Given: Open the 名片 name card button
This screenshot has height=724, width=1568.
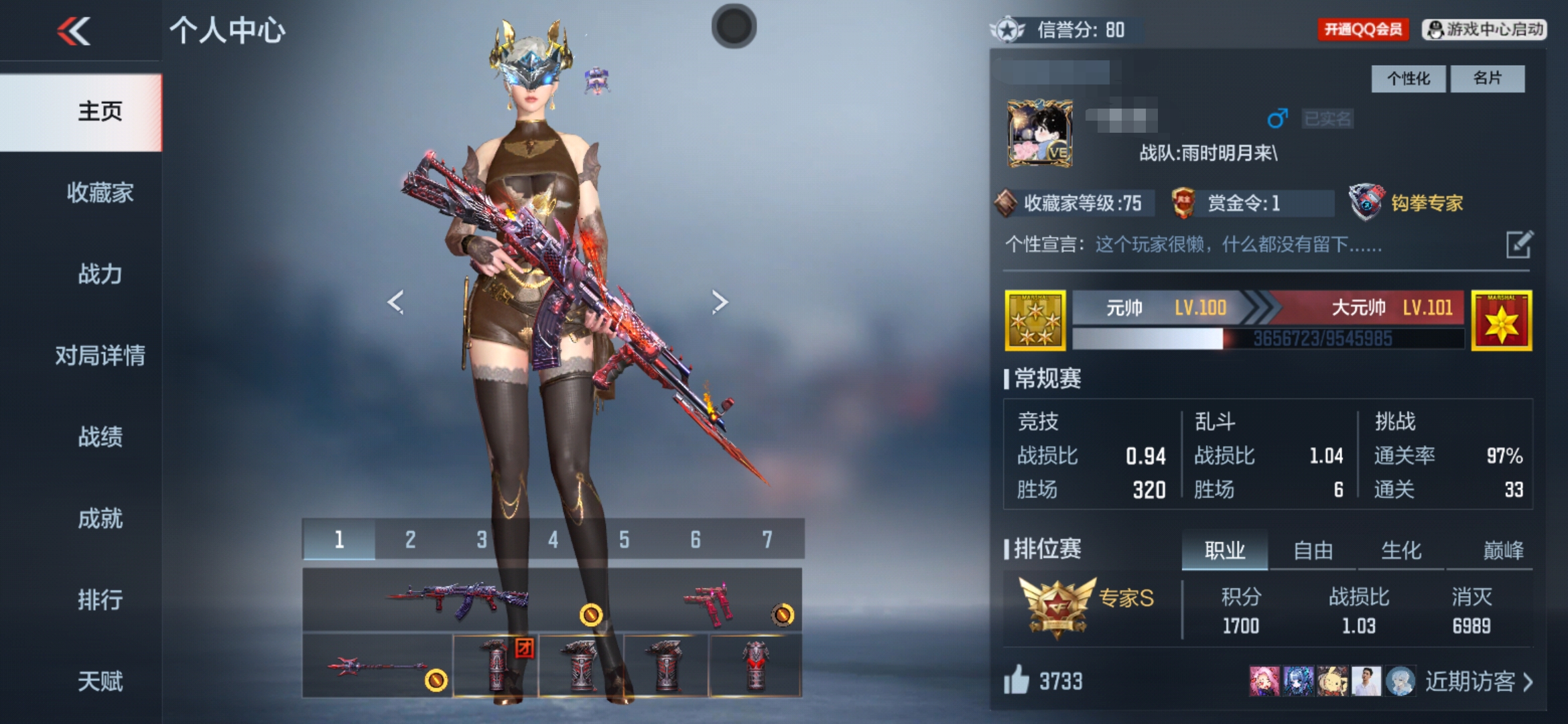Looking at the screenshot, I should point(1487,79).
